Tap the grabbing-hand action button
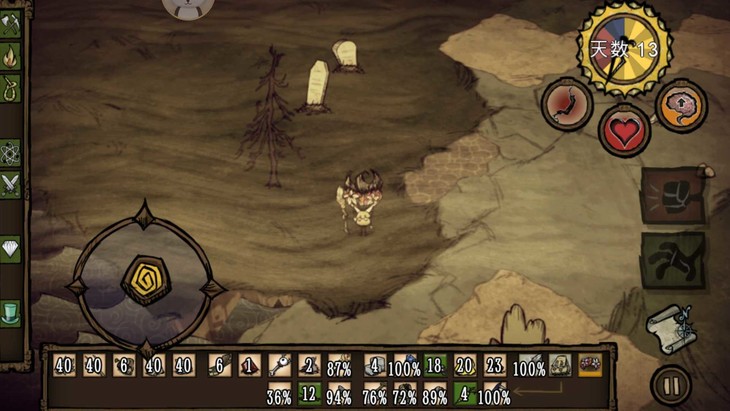Viewport: 730px width, 411px height. 672,260
